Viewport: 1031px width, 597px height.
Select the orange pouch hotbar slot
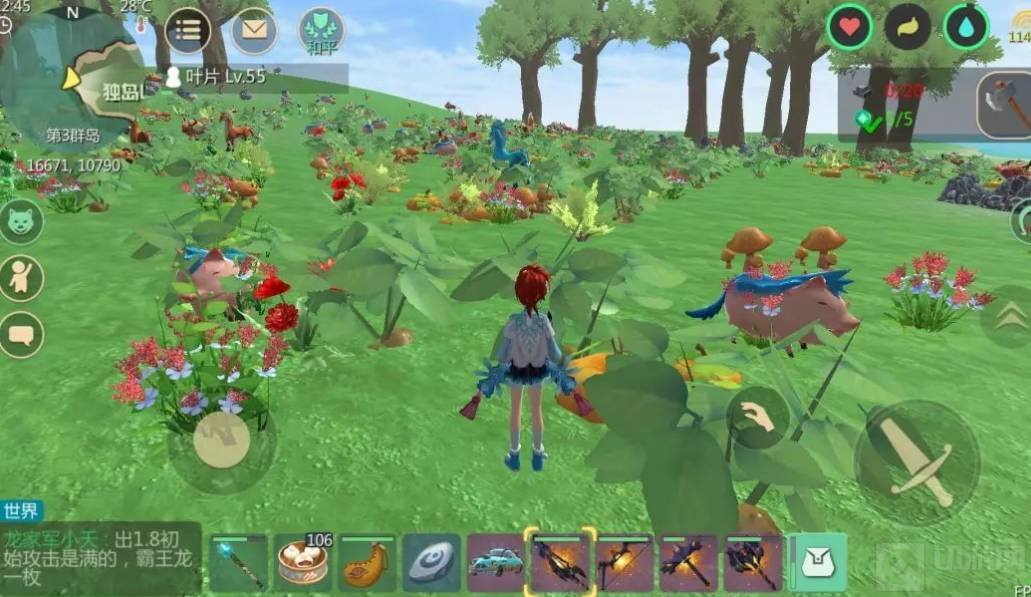click(367, 563)
